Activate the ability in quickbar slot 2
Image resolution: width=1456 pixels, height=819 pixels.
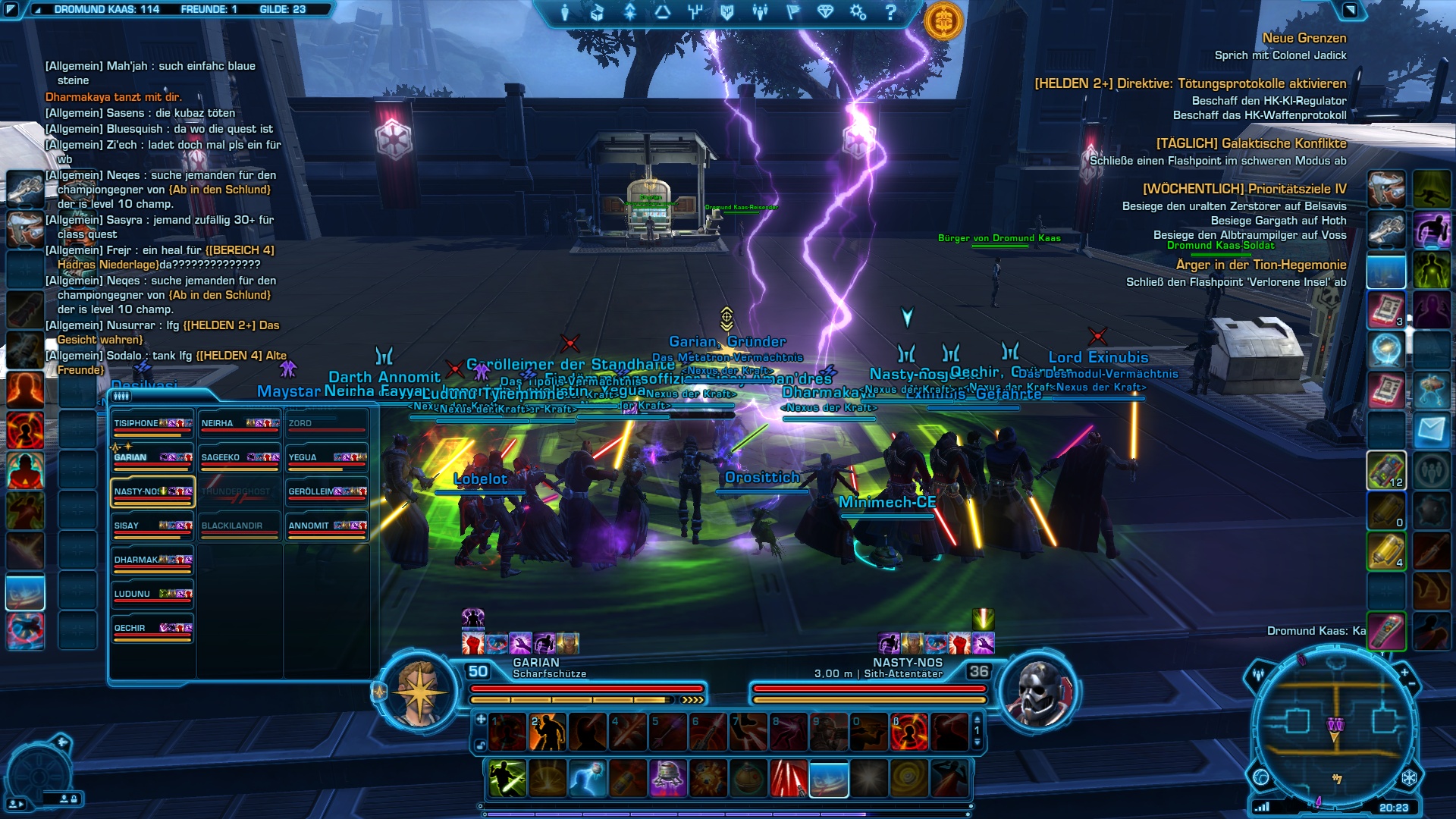click(548, 732)
